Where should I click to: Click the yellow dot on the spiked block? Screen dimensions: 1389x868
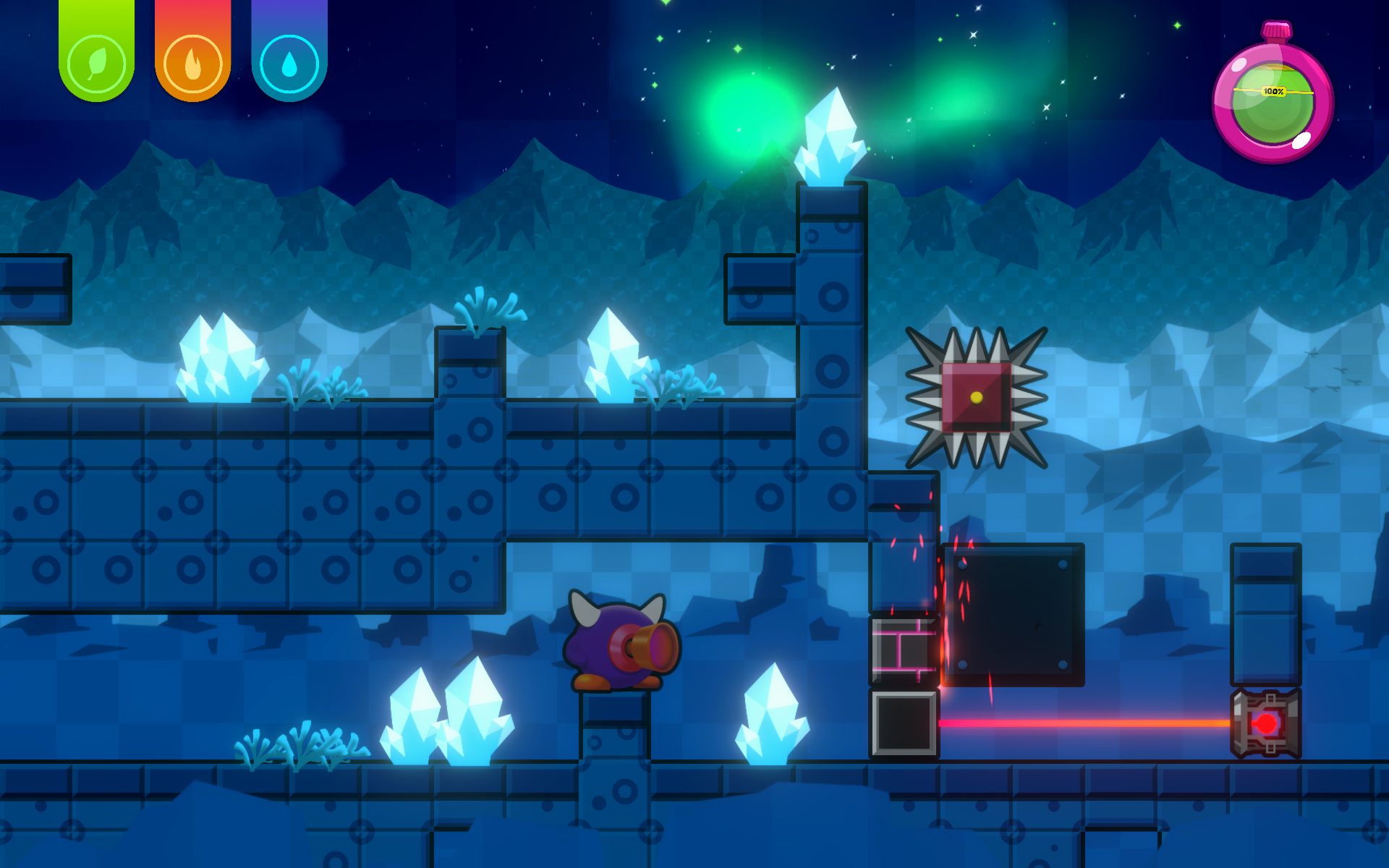[977, 399]
